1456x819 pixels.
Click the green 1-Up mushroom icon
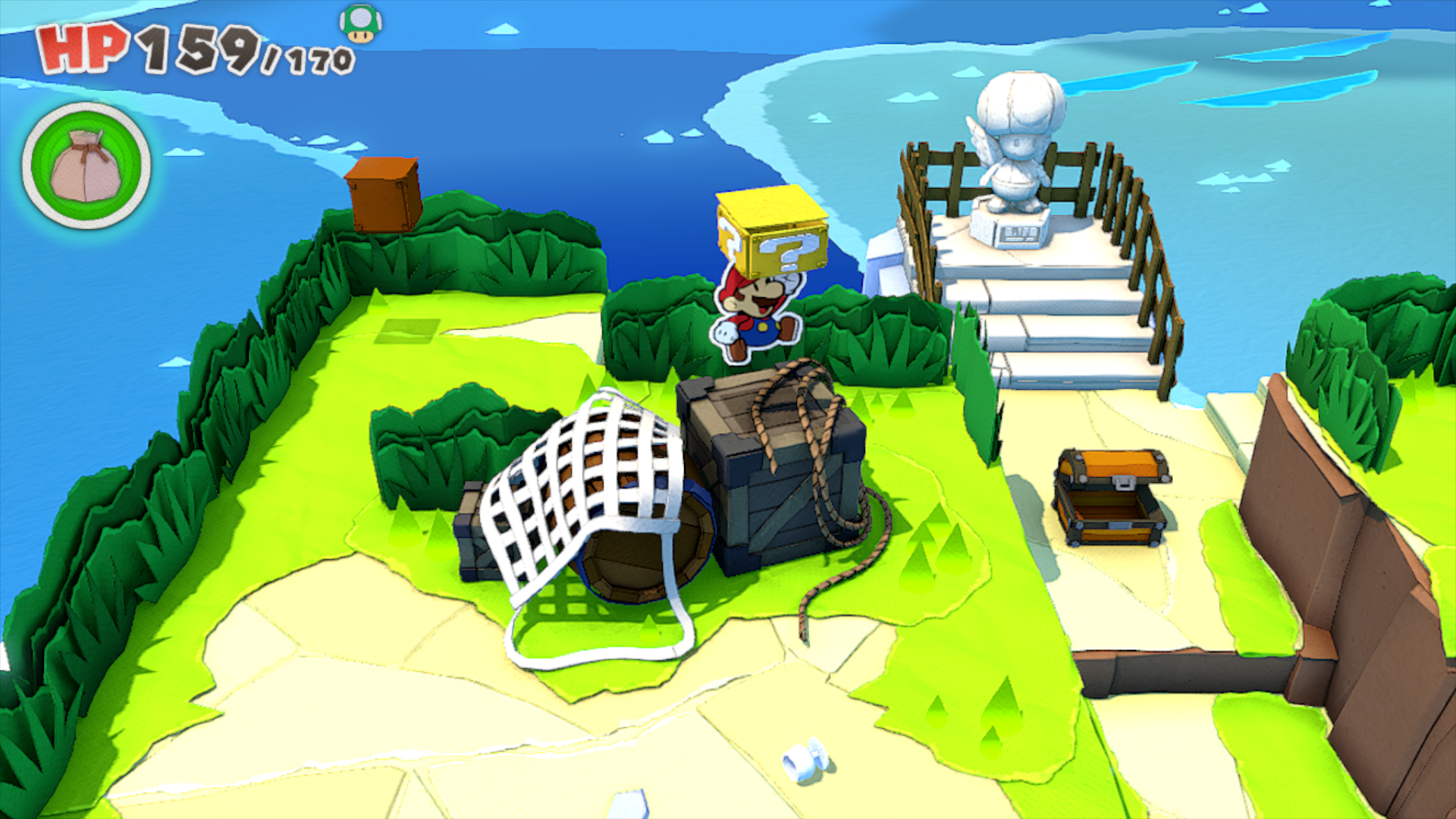(x=360, y=24)
